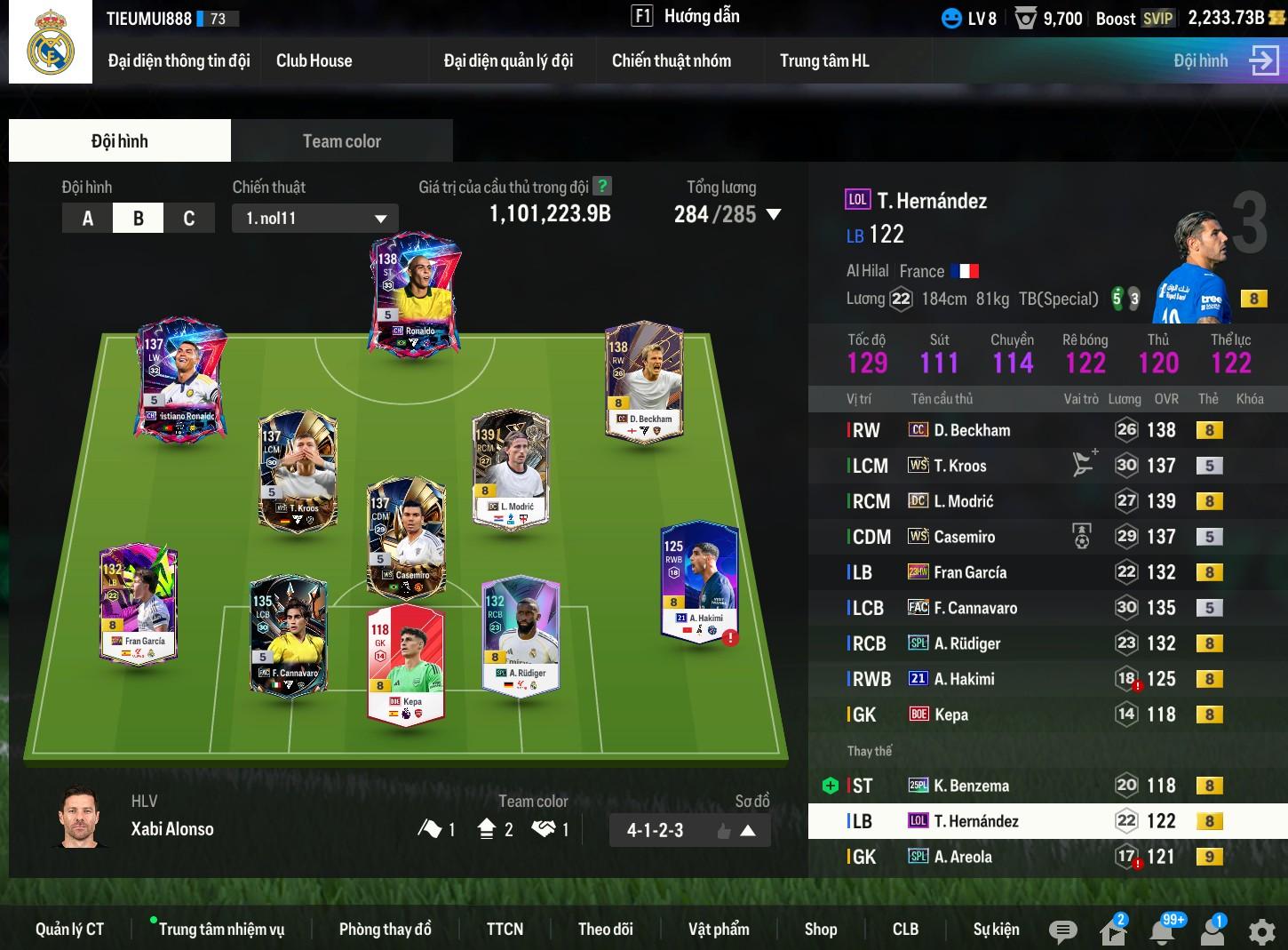Expand the Tổng lương salary arrow
This screenshot has height=950, width=1288.
(774, 214)
